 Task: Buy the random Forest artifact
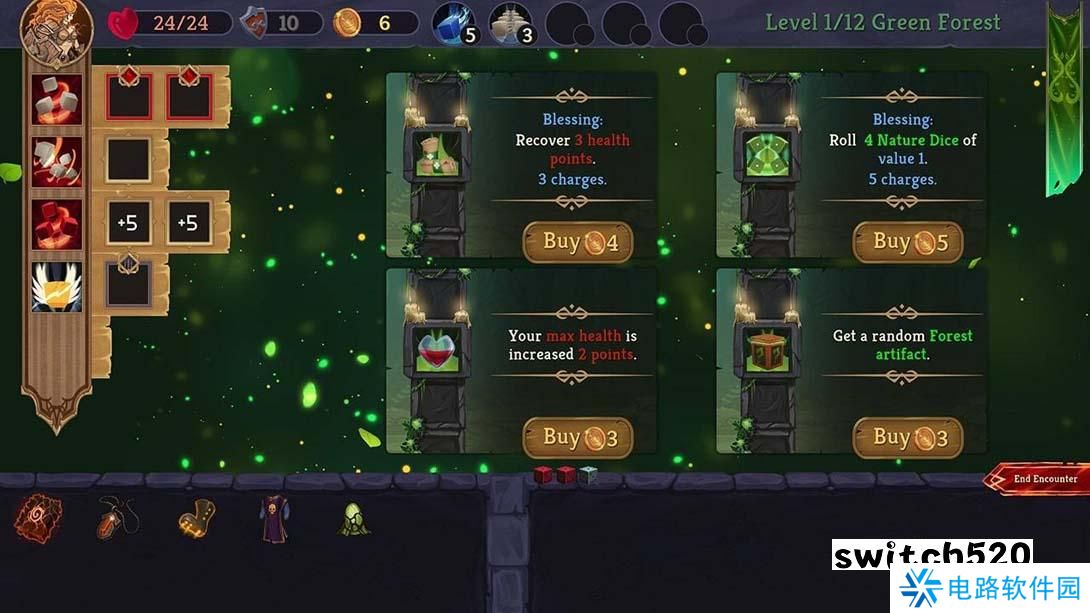pyautogui.click(x=907, y=437)
